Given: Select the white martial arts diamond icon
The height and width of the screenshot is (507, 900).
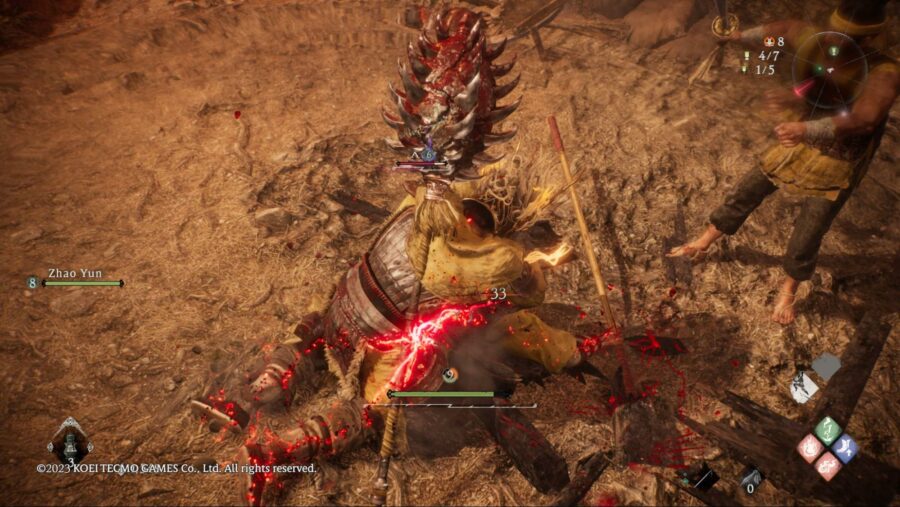Looking at the screenshot, I should 806,387.
